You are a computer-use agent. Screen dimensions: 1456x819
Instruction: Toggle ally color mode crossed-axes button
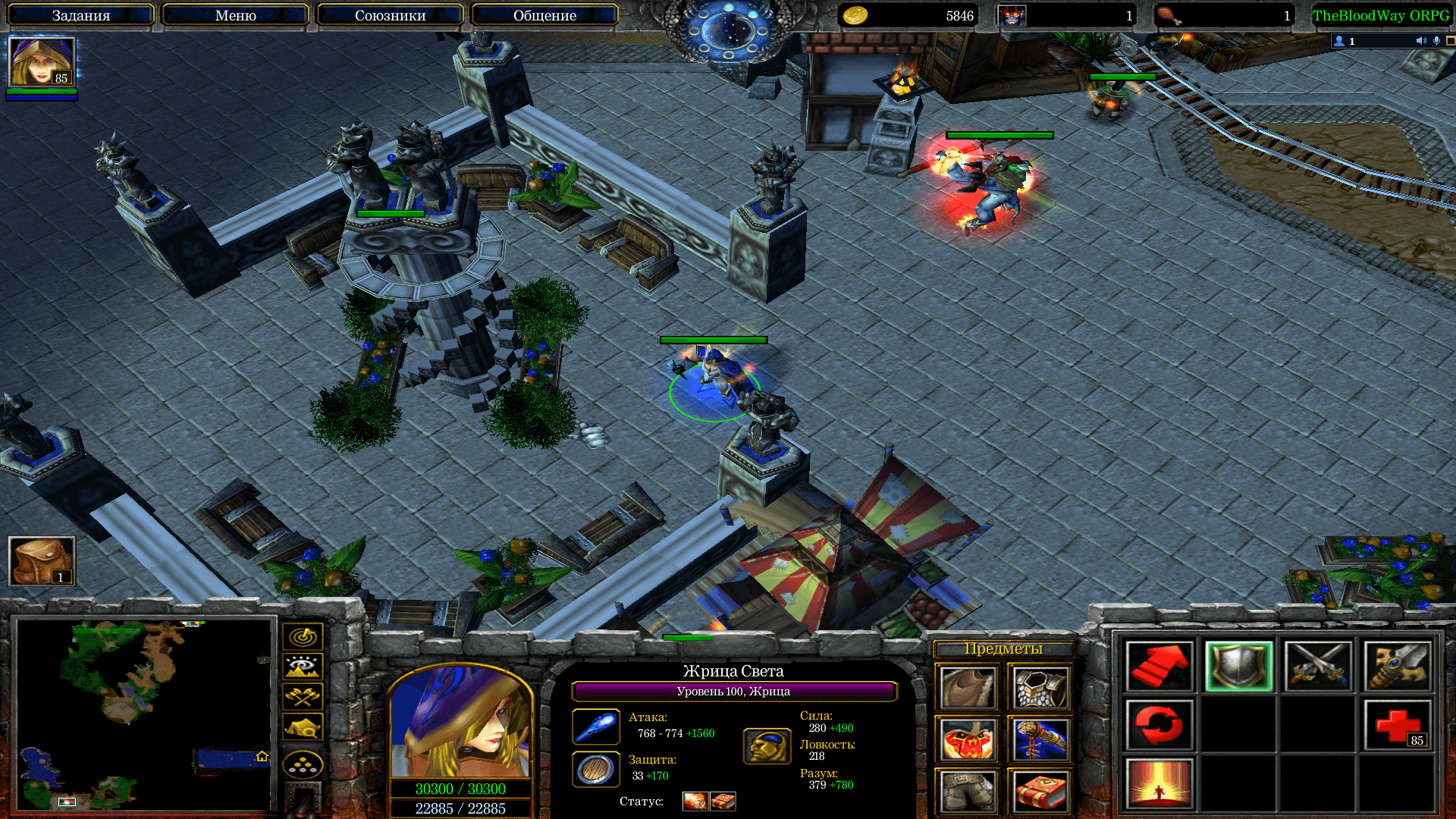point(303,696)
